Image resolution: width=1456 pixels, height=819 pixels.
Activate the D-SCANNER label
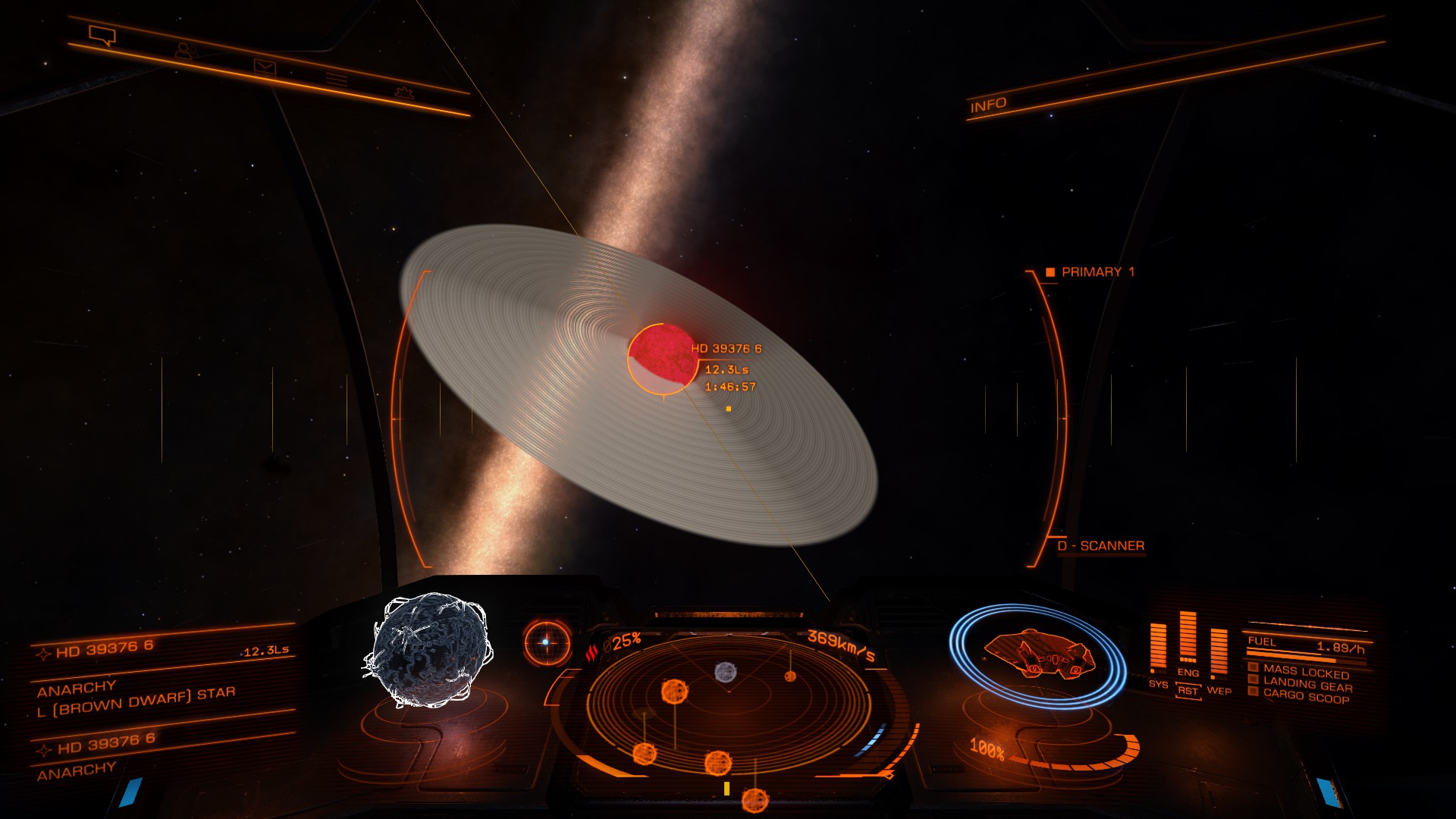click(x=1100, y=546)
